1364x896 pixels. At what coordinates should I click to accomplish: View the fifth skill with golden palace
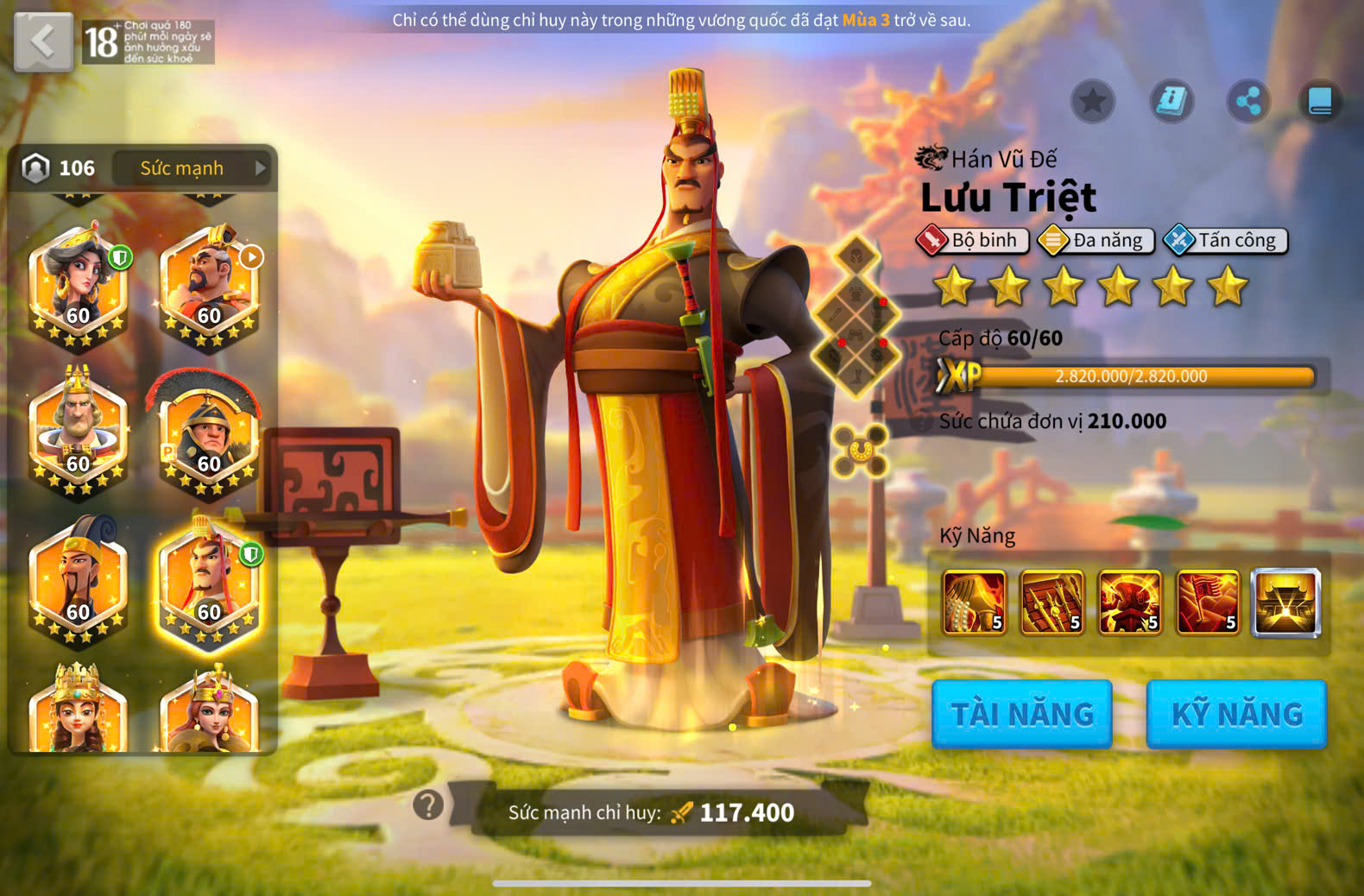point(1286,603)
